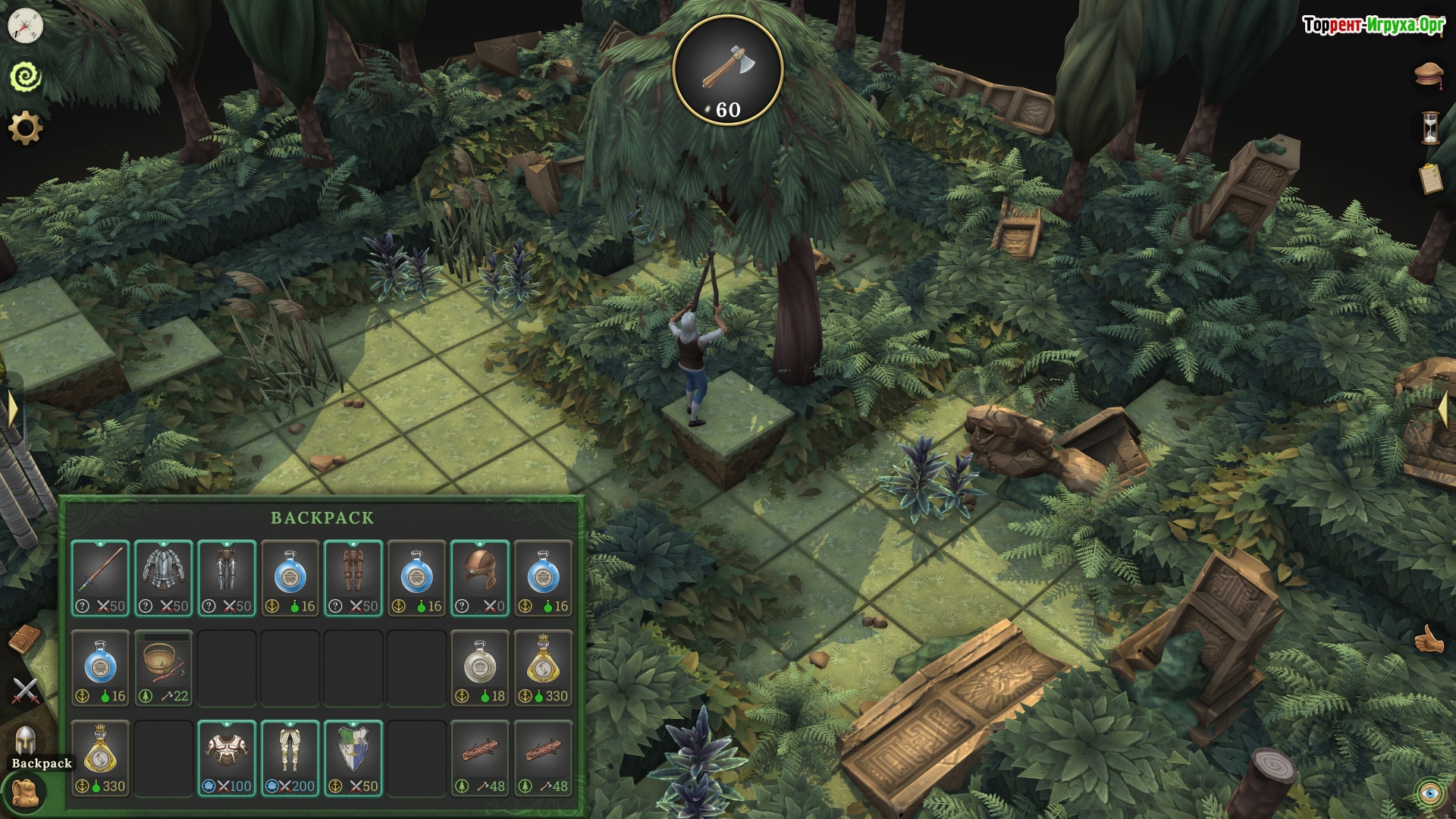Activate the green spiral icon
The width and height of the screenshot is (1456, 819).
point(25,77)
